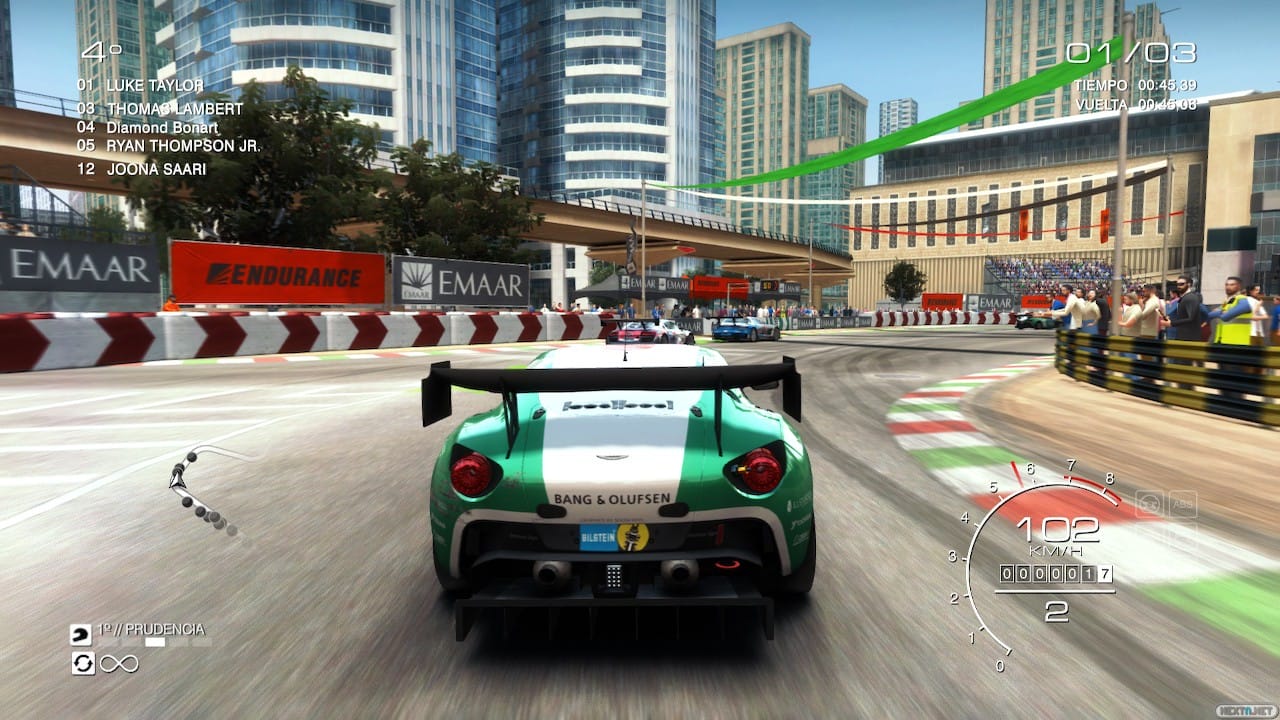Viewport: 1280px width, 720px height.
Task: Click the helmet teammate command icon
Action: tap(81, 634)
